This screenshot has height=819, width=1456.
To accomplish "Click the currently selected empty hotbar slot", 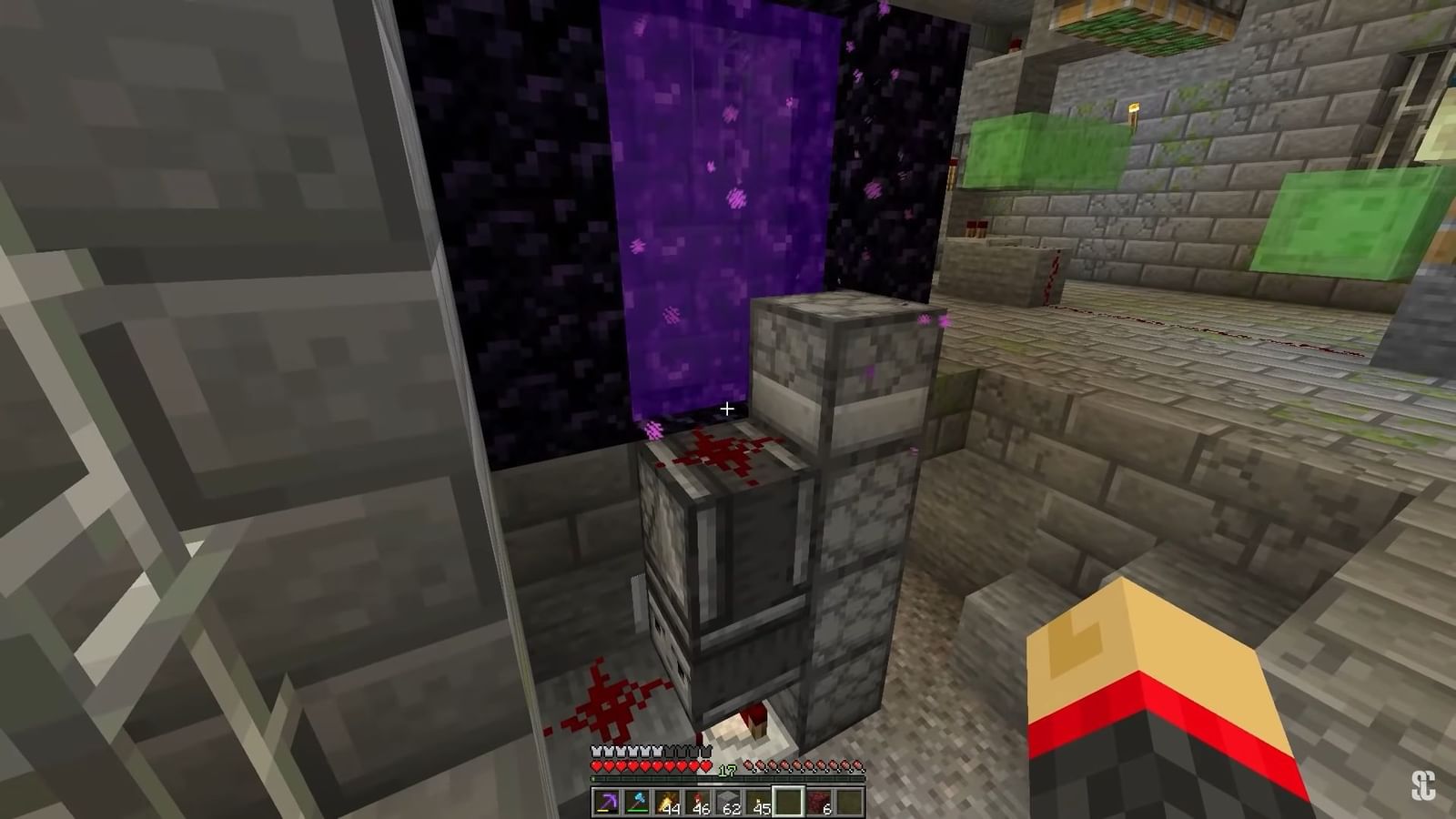I will [x=788, y=801].
